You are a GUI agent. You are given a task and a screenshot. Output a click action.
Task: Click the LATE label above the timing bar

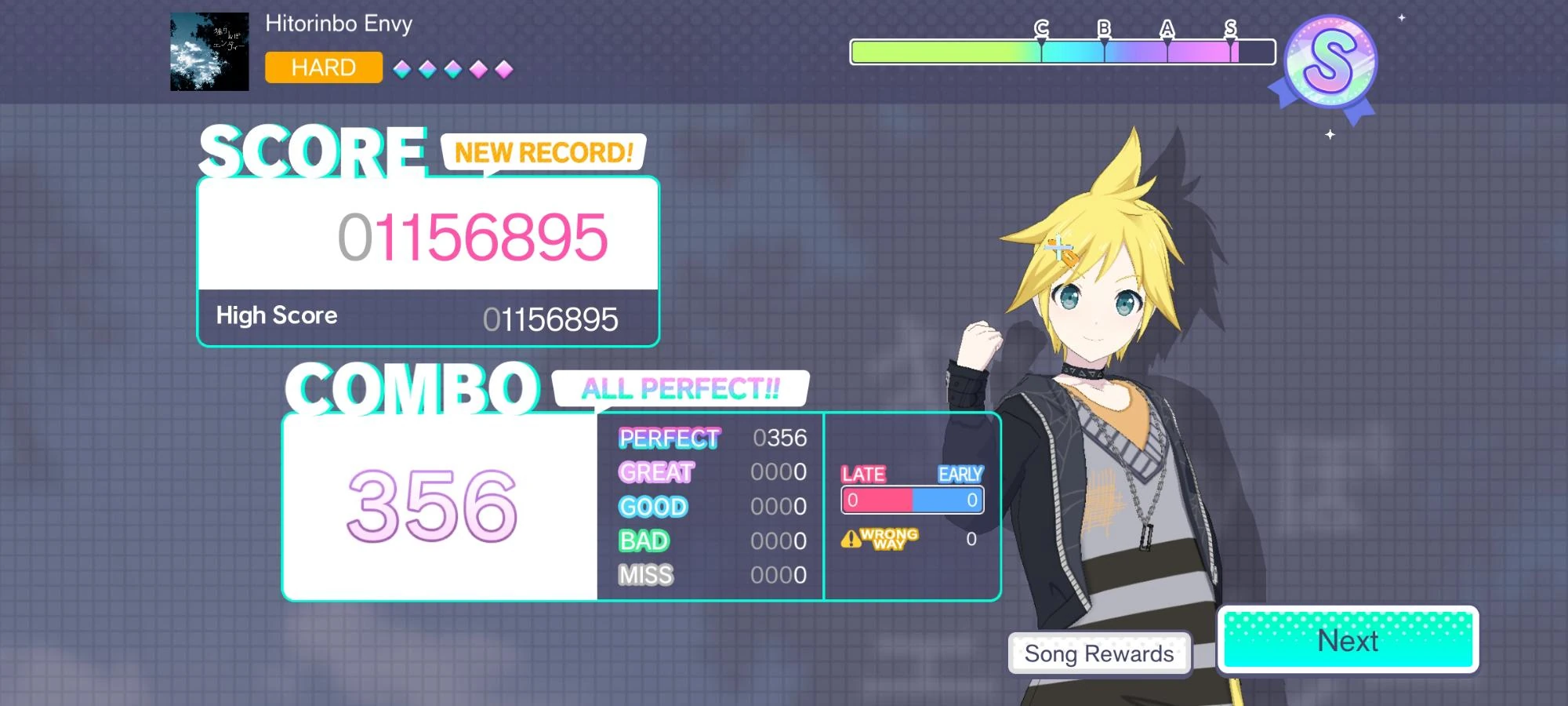pyautogui.click(x=863, y=474)
